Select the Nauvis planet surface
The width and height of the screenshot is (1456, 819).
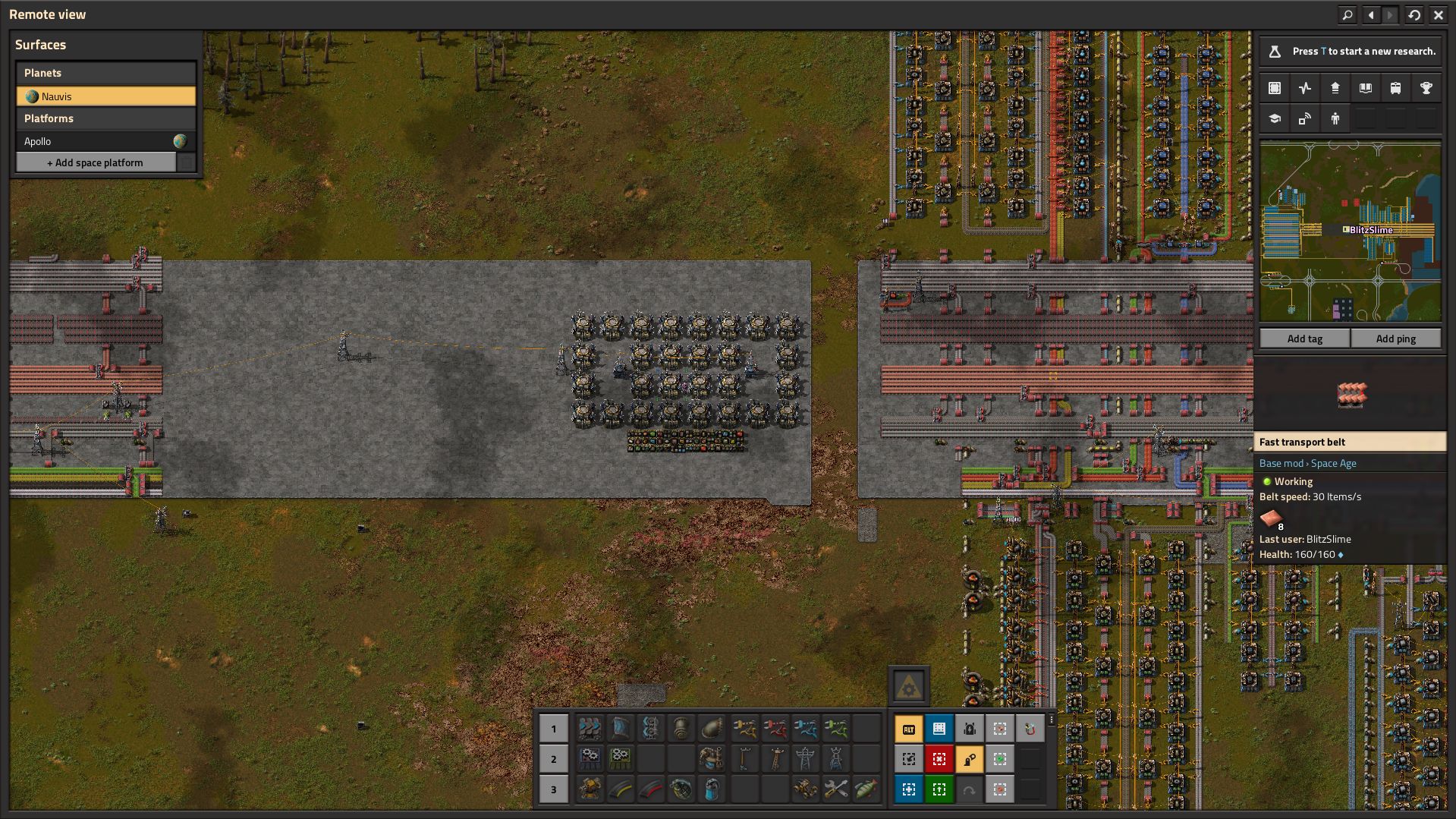[x=105, y=96]
